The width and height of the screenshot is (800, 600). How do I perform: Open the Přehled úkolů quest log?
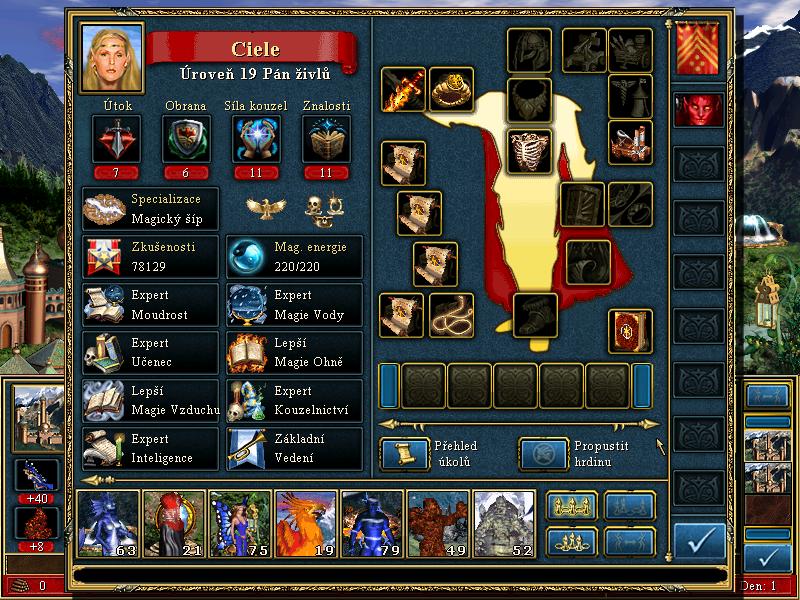tap(400, 453)
